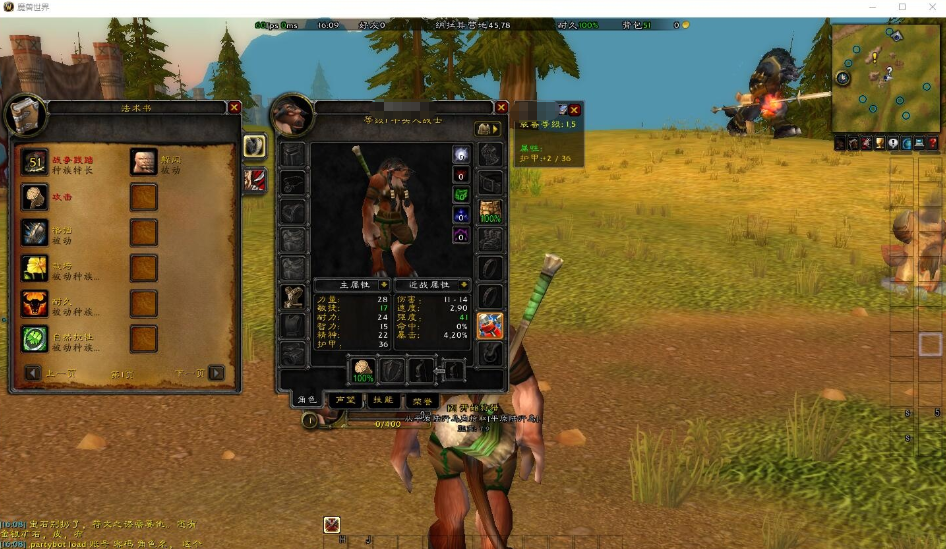
Task: Maximize the game window
Action: [x=902, y=7]
